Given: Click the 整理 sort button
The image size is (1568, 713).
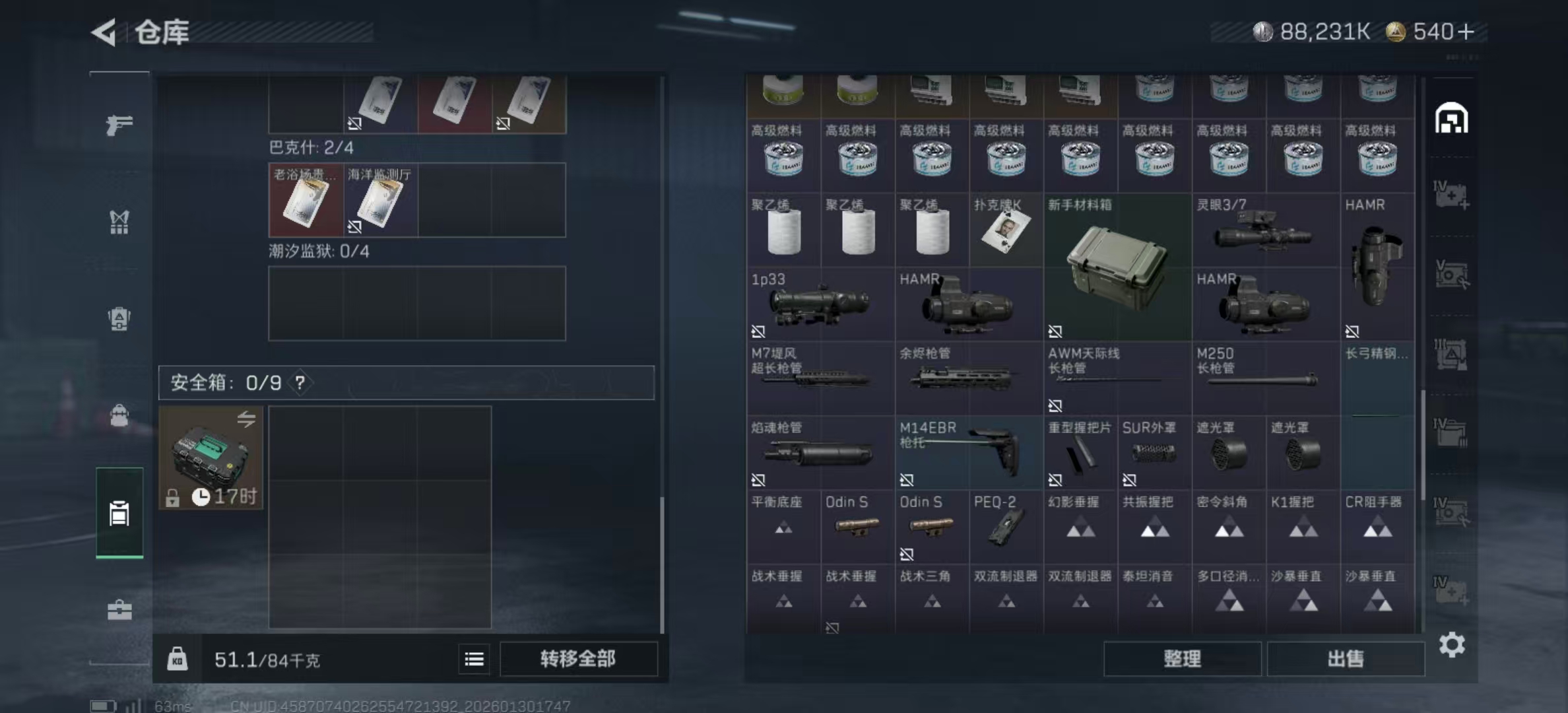Looking at the screenshot, I should [x=1183, y=659].
